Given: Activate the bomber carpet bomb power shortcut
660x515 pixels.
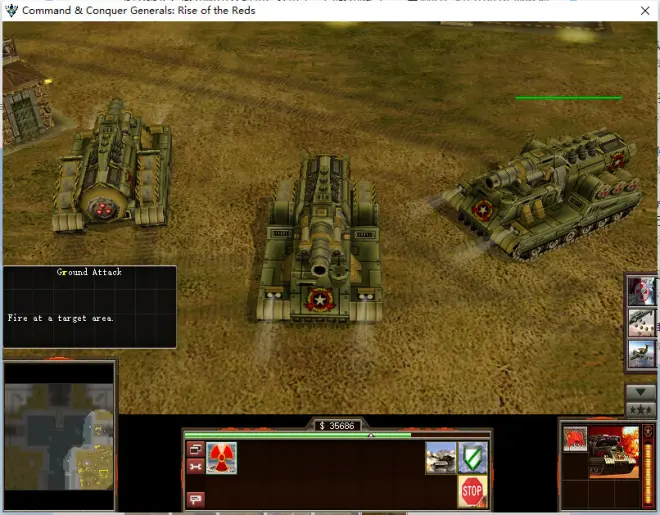Looking at the screenshot, I should (641, 322).
